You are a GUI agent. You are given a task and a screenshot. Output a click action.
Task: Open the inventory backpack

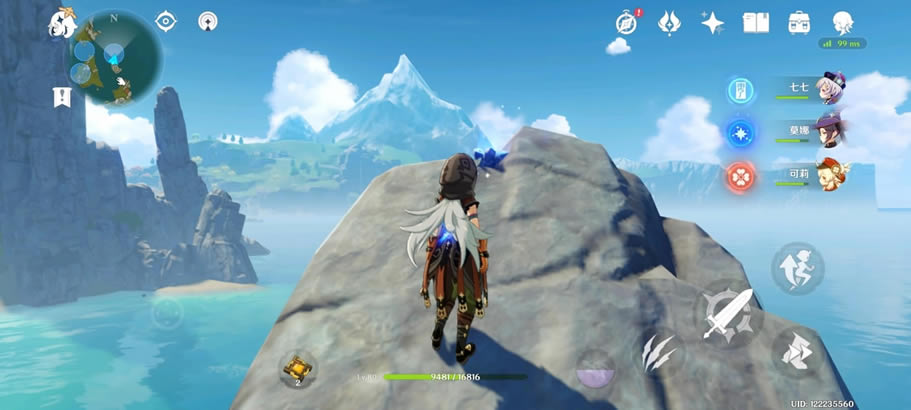click(x=799, y=22)
